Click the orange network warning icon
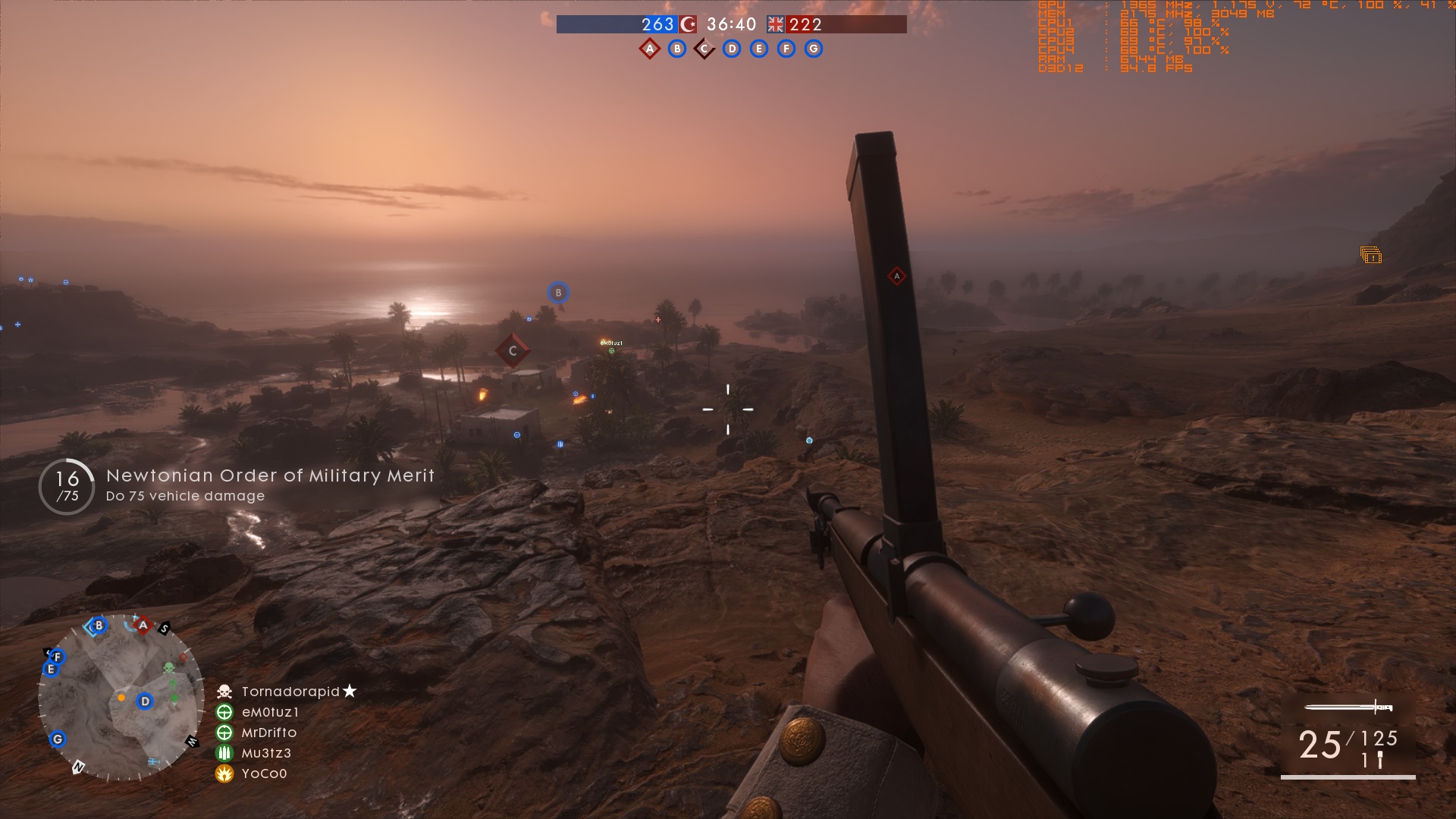Screen dimensions: 1456x819 pyautogui.click(x=1370, y=256)
